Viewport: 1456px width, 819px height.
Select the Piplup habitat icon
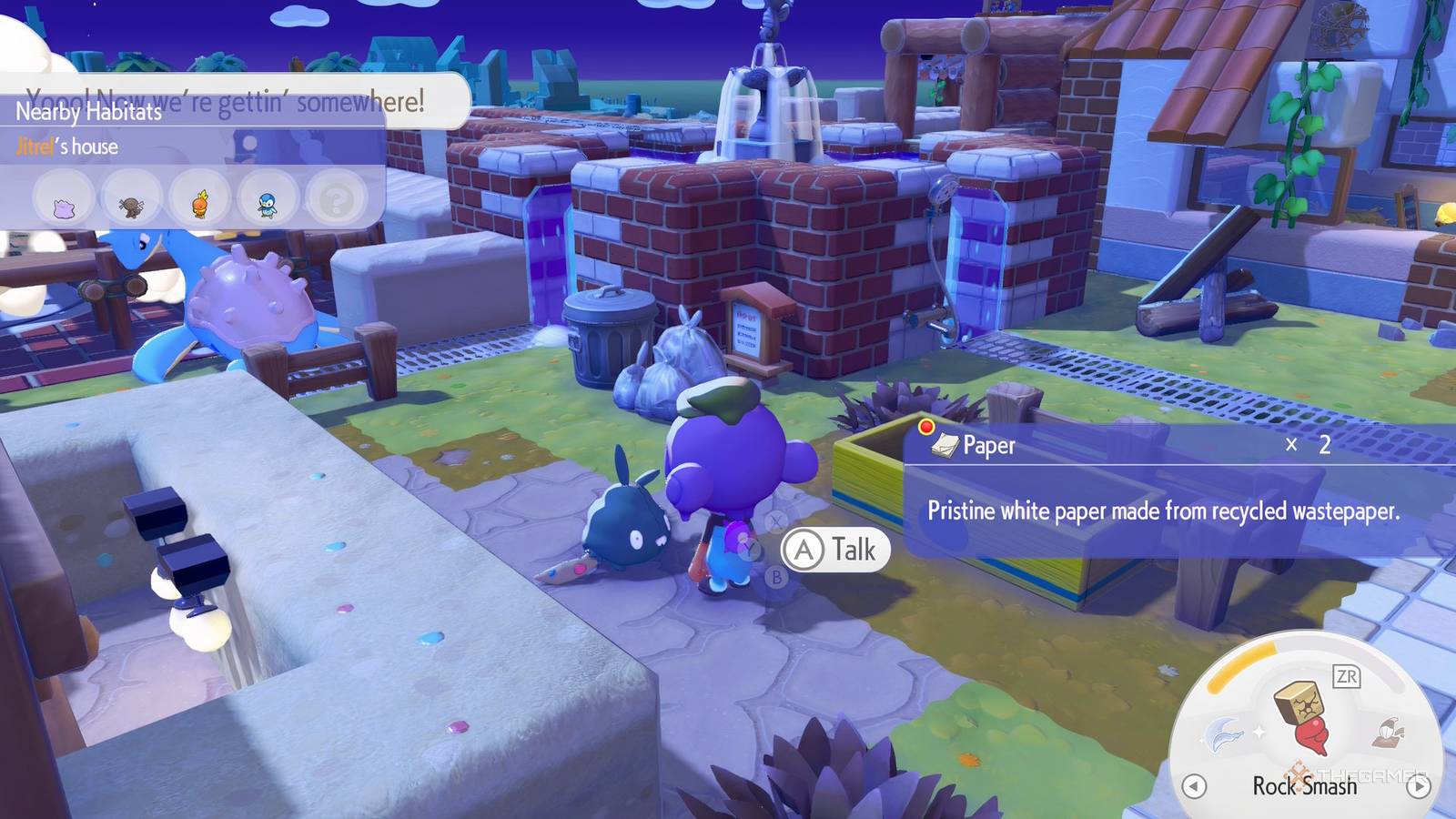click(x=268, y=201)
